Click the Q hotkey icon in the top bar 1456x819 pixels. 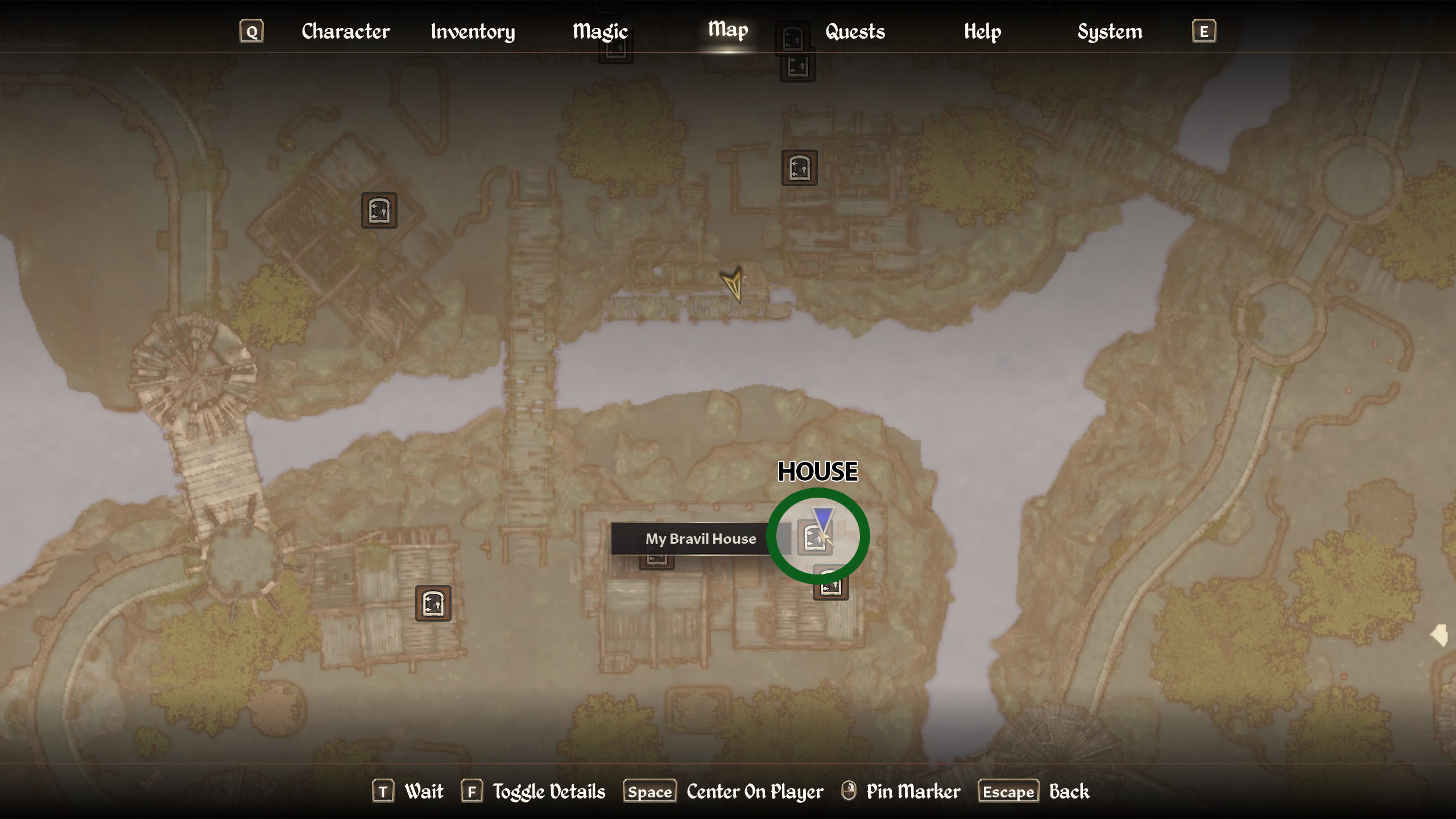[x=251, y=31]
